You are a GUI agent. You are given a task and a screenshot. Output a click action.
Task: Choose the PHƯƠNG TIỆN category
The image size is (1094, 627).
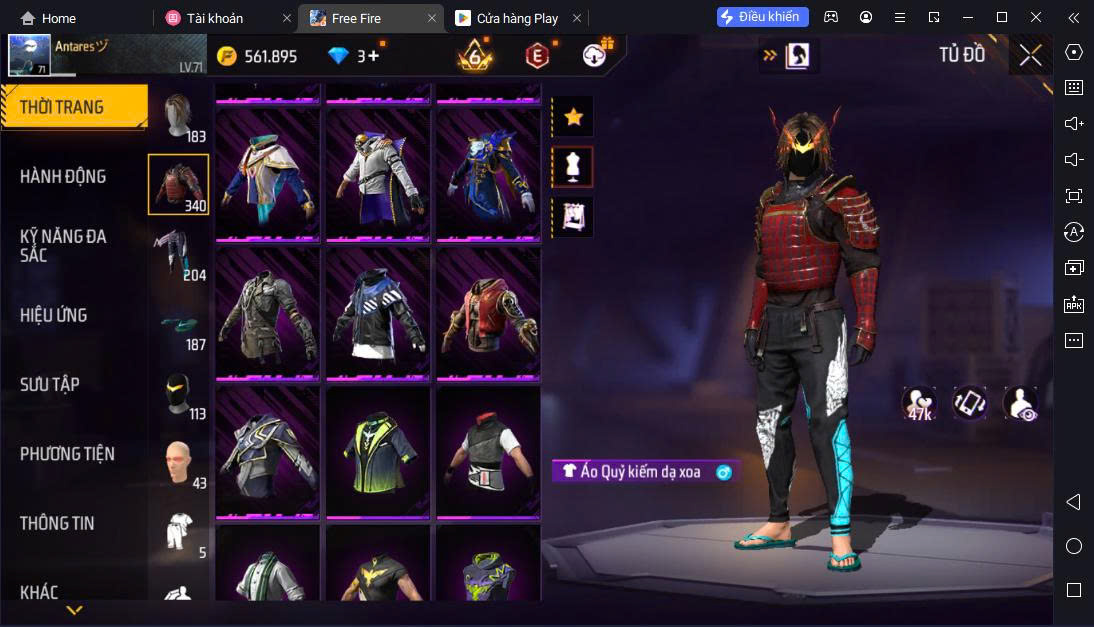[67, 454]
